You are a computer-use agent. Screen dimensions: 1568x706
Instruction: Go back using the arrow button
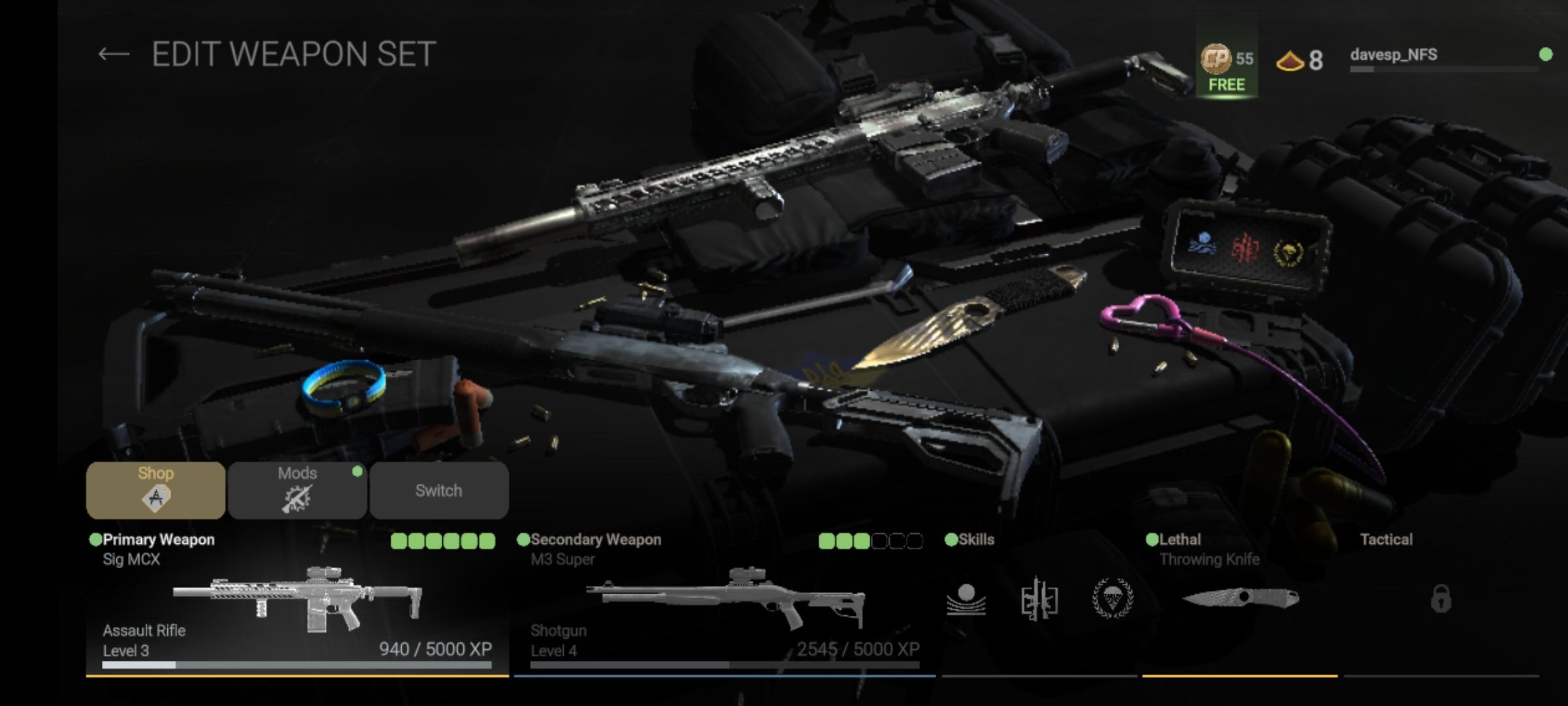[113, 54]
